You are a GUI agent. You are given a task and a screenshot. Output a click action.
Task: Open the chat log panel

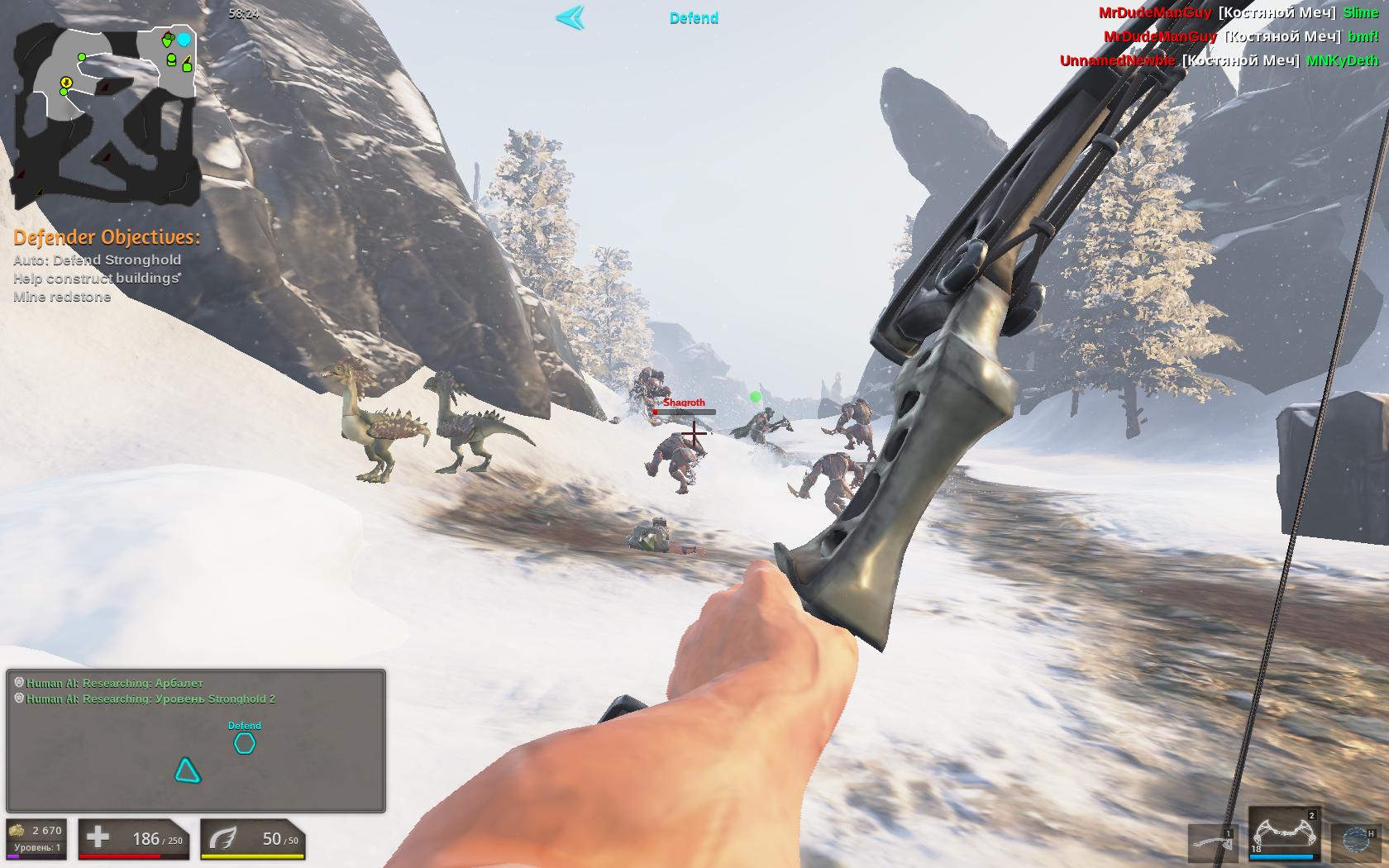click(x=196, y=740)
